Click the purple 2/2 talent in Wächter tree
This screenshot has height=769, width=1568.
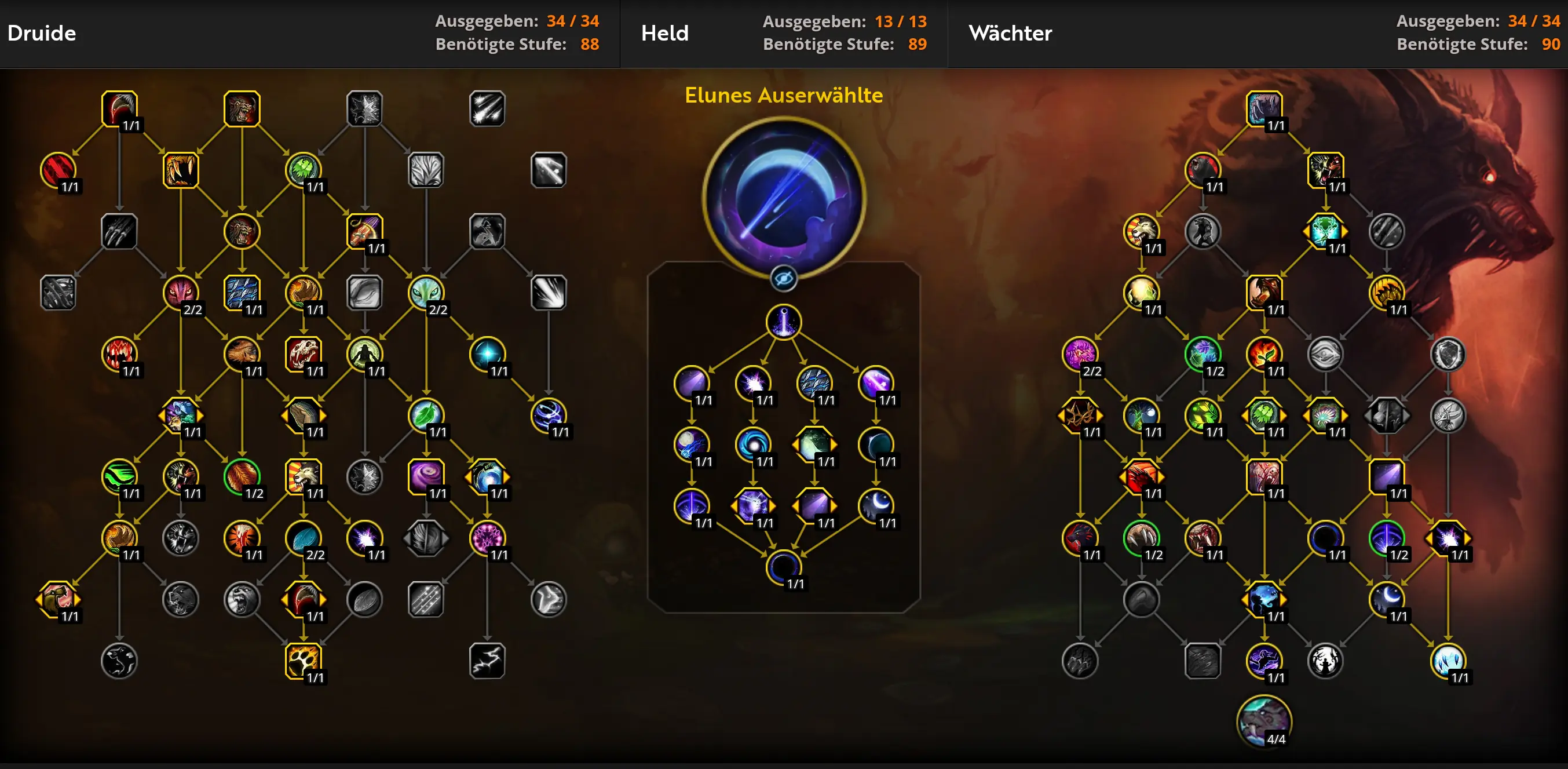(1080, 353)
